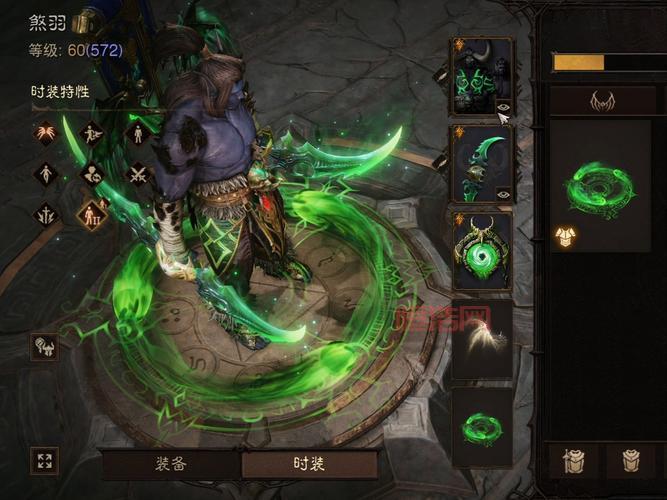Viewport: 667px width, 500px height.
Task: Select the 时装 cosmetics tab
Action: pos(309,464)
